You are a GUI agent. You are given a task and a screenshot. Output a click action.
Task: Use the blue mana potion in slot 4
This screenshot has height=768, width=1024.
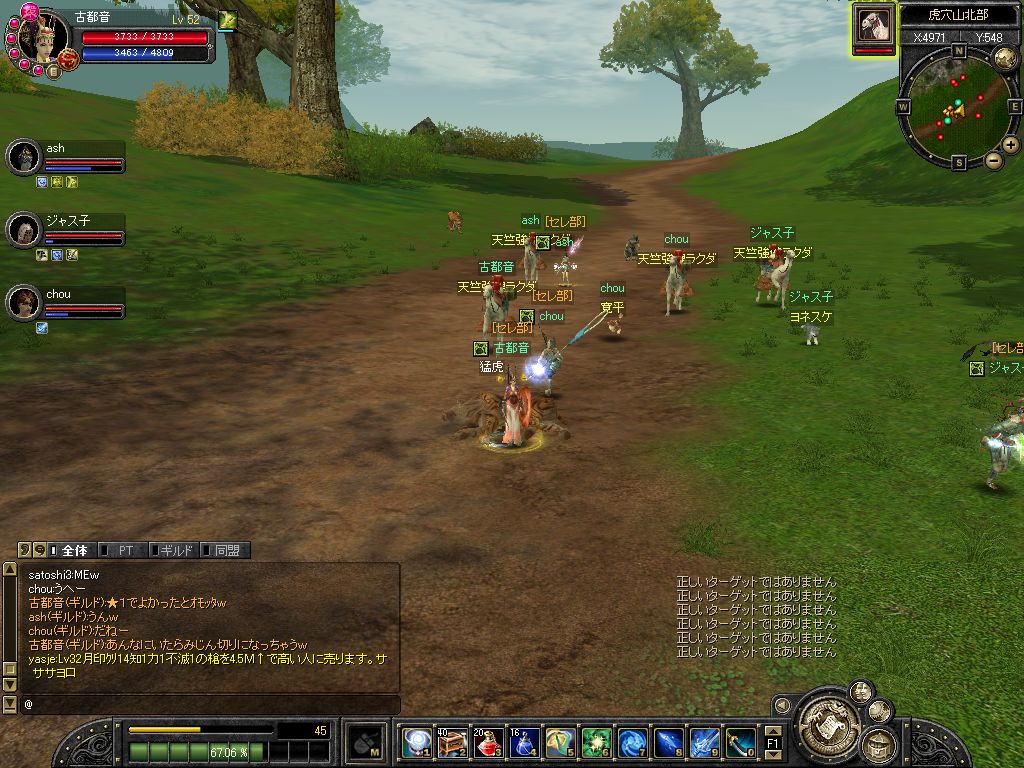(524, 742)
